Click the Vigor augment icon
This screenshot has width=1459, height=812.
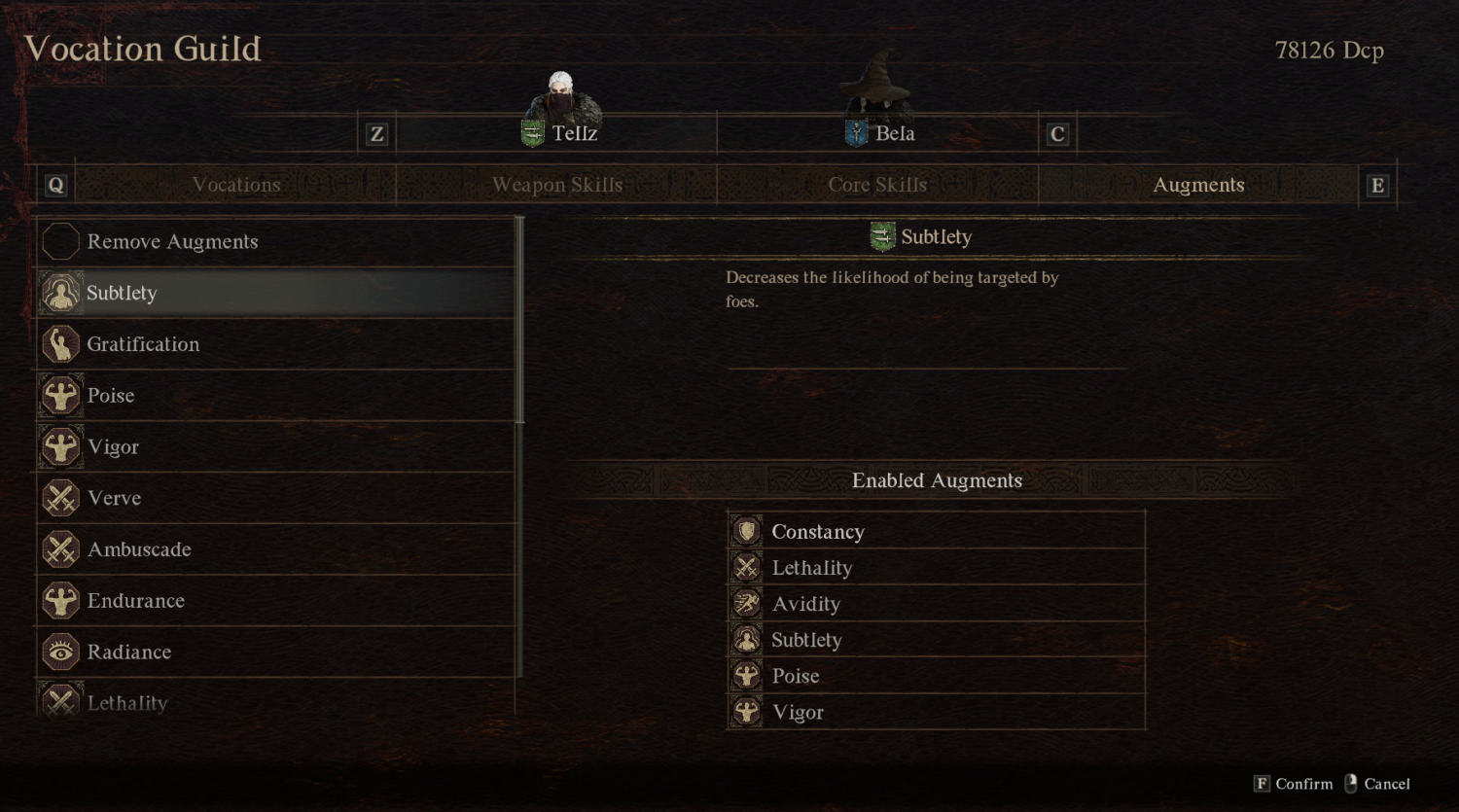[x=60, y=446]
